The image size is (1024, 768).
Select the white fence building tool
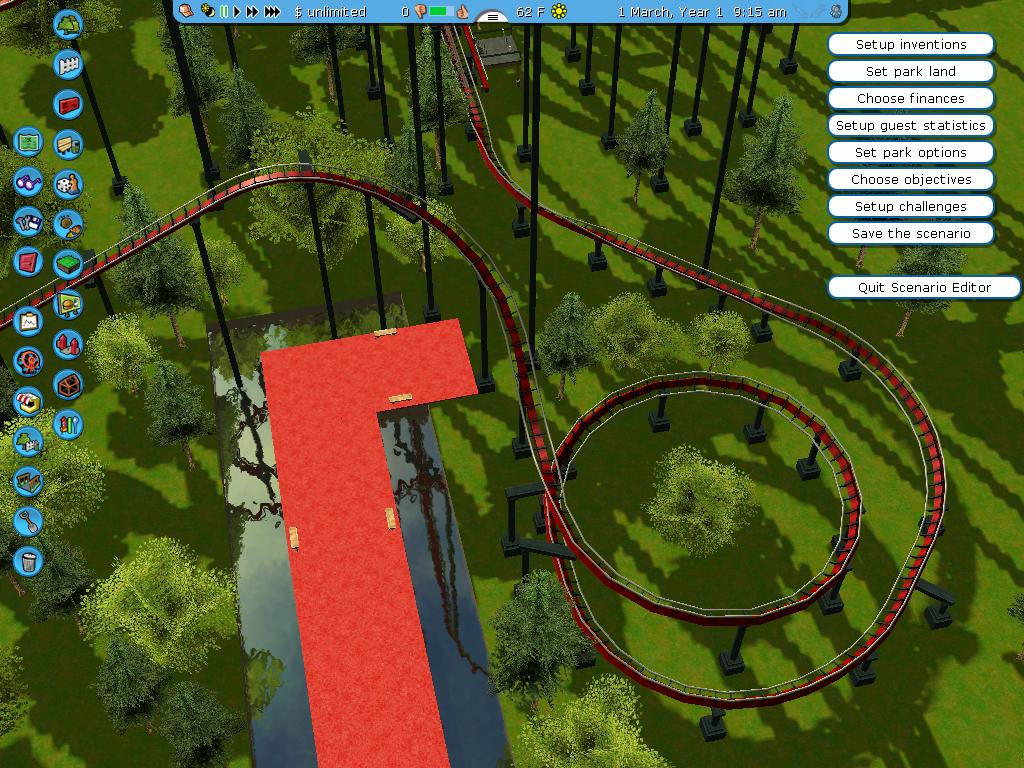point(68,64)
